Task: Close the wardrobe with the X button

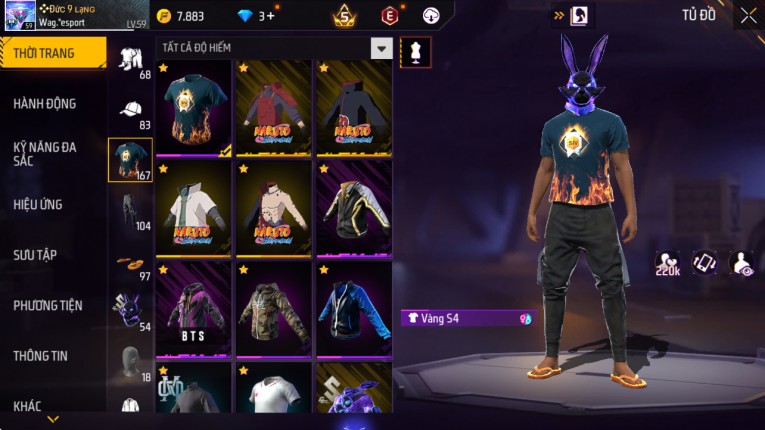Action: pyautogui.click(x=748, y=15)
